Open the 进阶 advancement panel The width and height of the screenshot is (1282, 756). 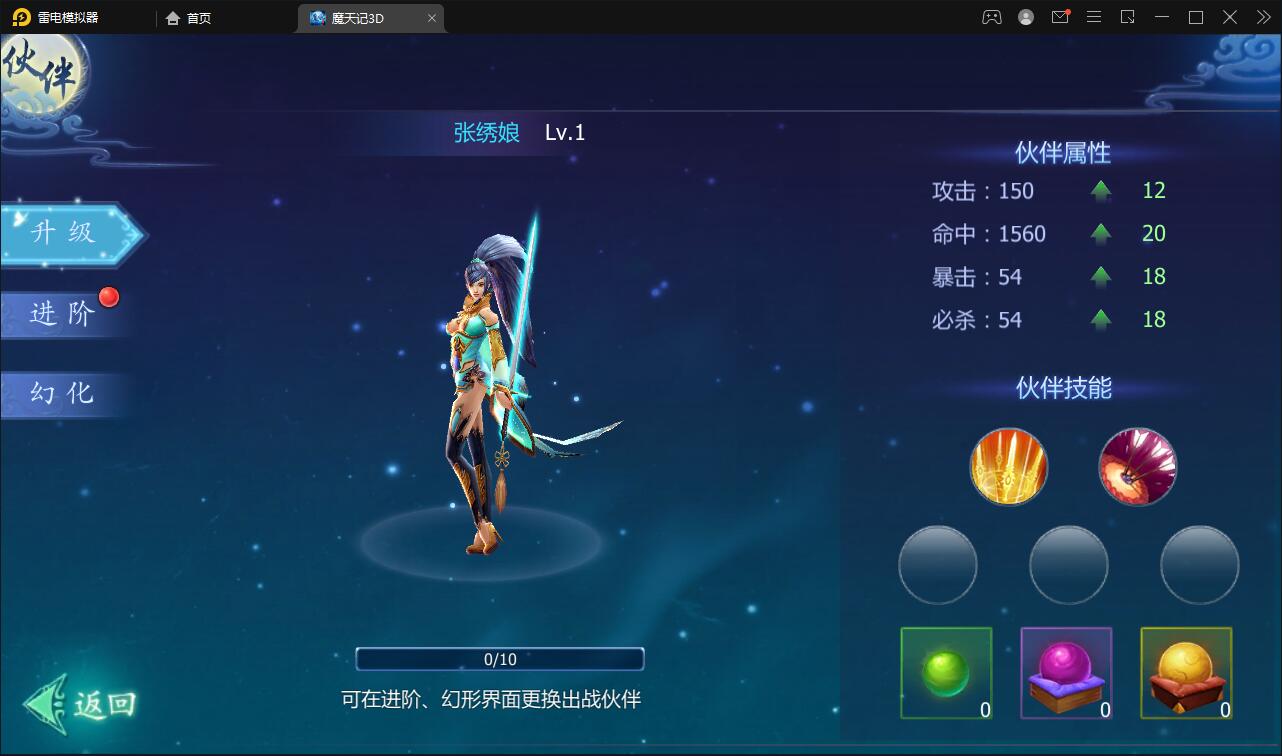[63, 314]
